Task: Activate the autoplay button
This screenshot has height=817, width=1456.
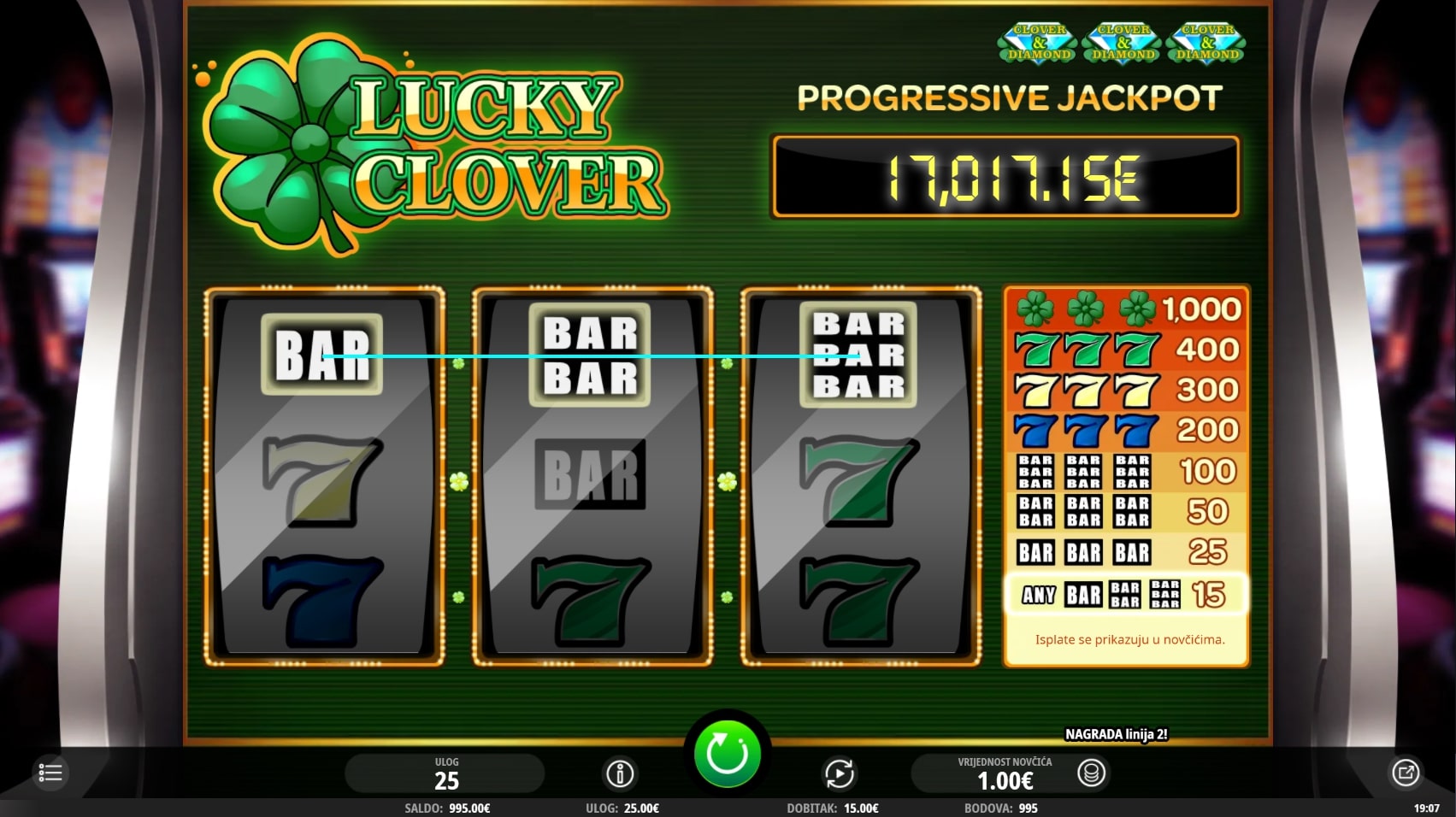Action: [840, 773]
